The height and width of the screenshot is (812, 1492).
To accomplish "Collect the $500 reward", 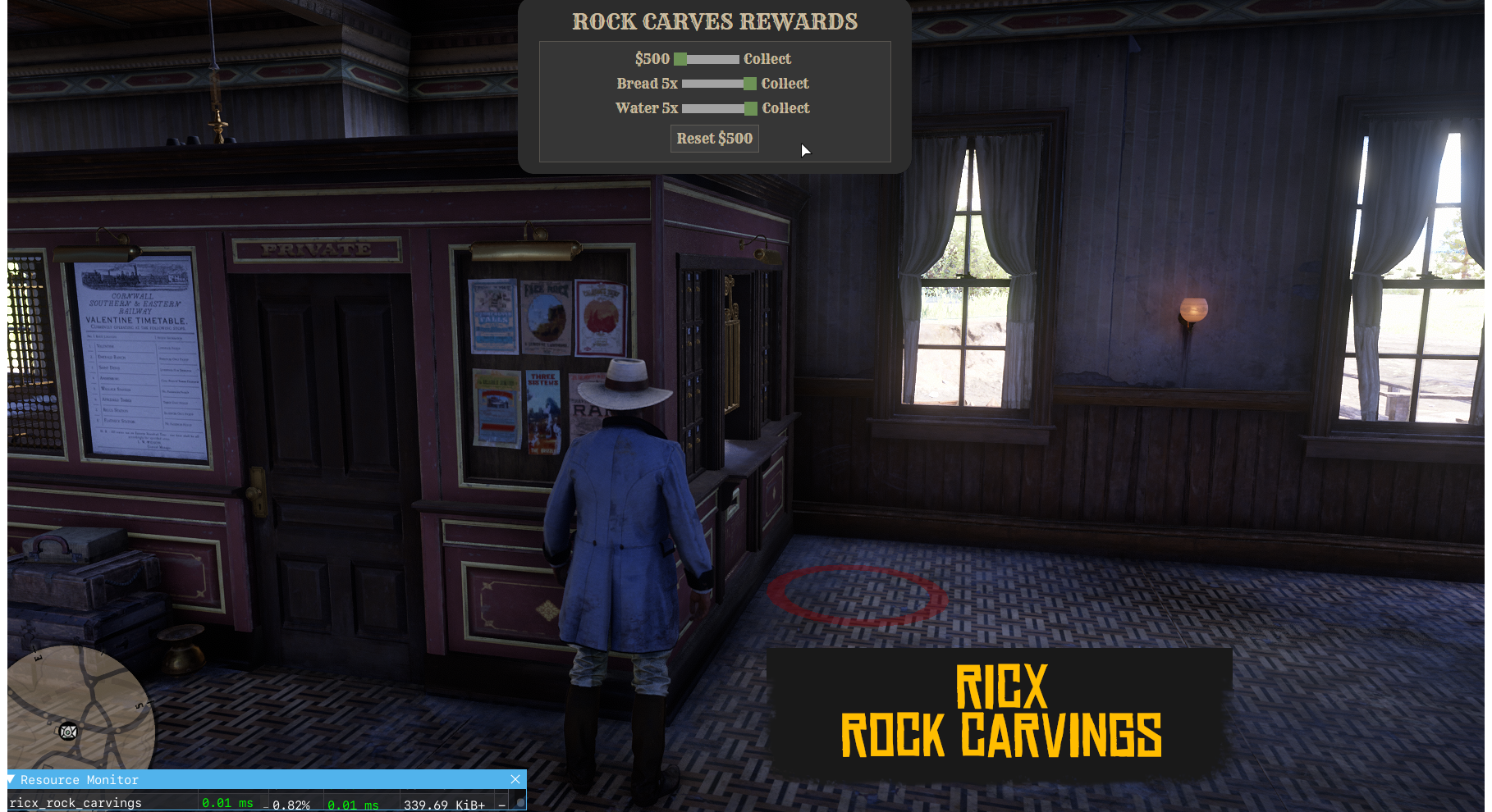I will click(x=767, y=59).
